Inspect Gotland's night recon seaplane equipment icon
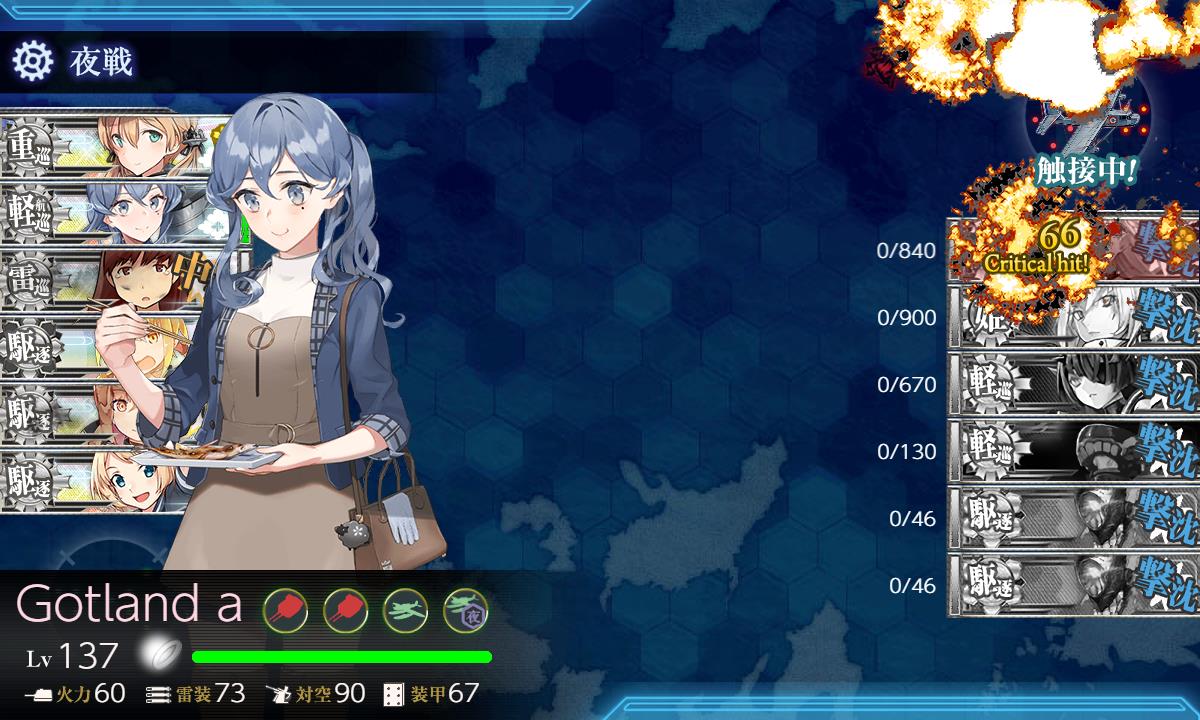This screenshot has height=720, width=1200. point(464,606)
